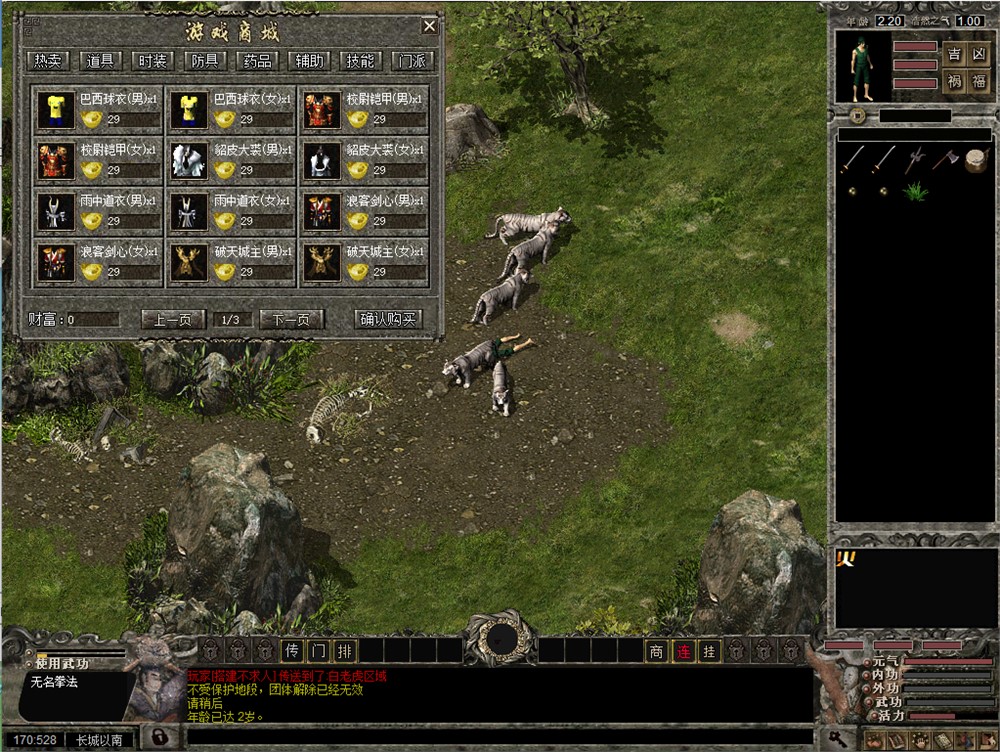1000x752 pixels.
Task: Show the 药品 shop category
Action: coord(257,61)
